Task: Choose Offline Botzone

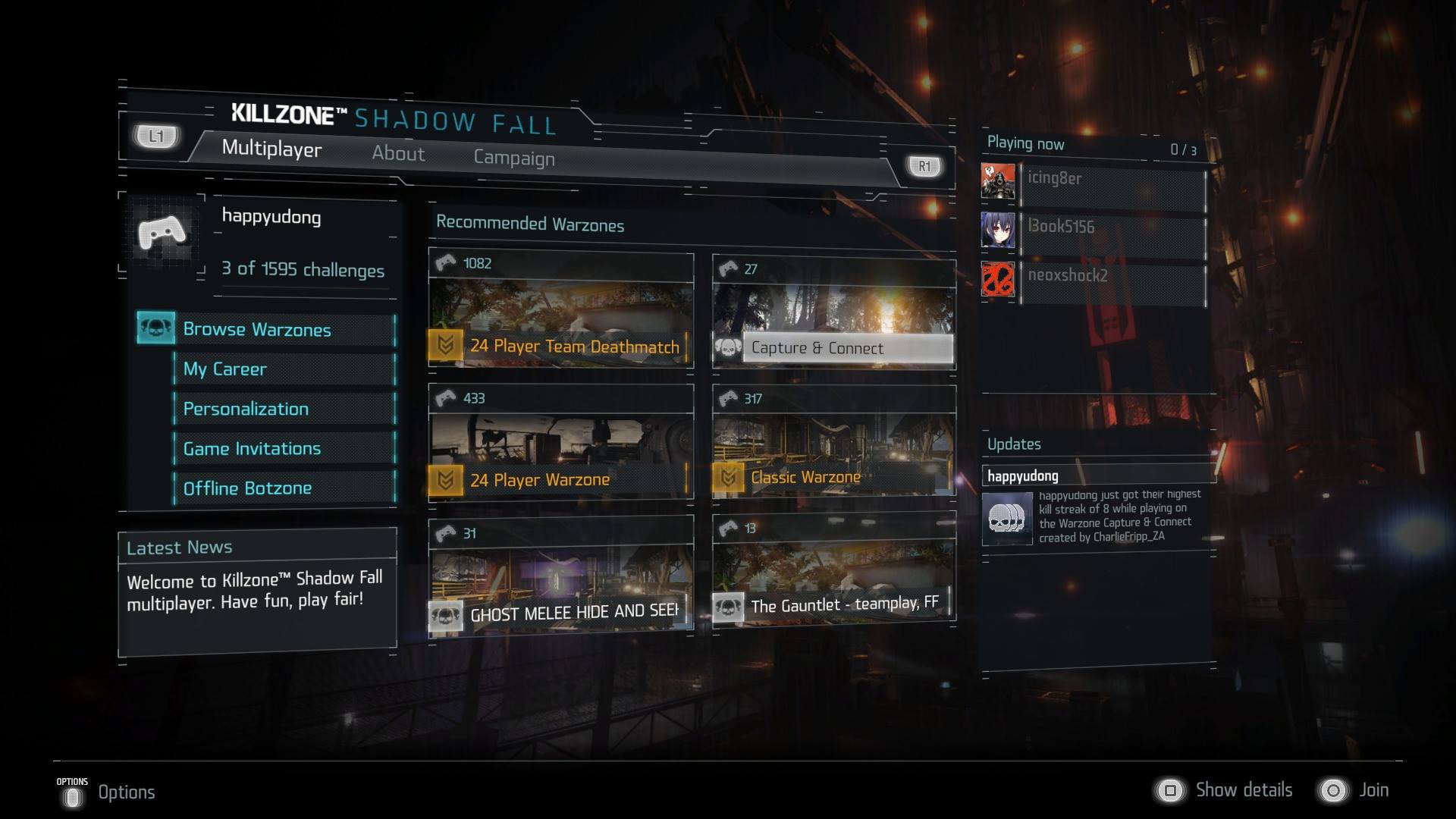Action: 283,488
